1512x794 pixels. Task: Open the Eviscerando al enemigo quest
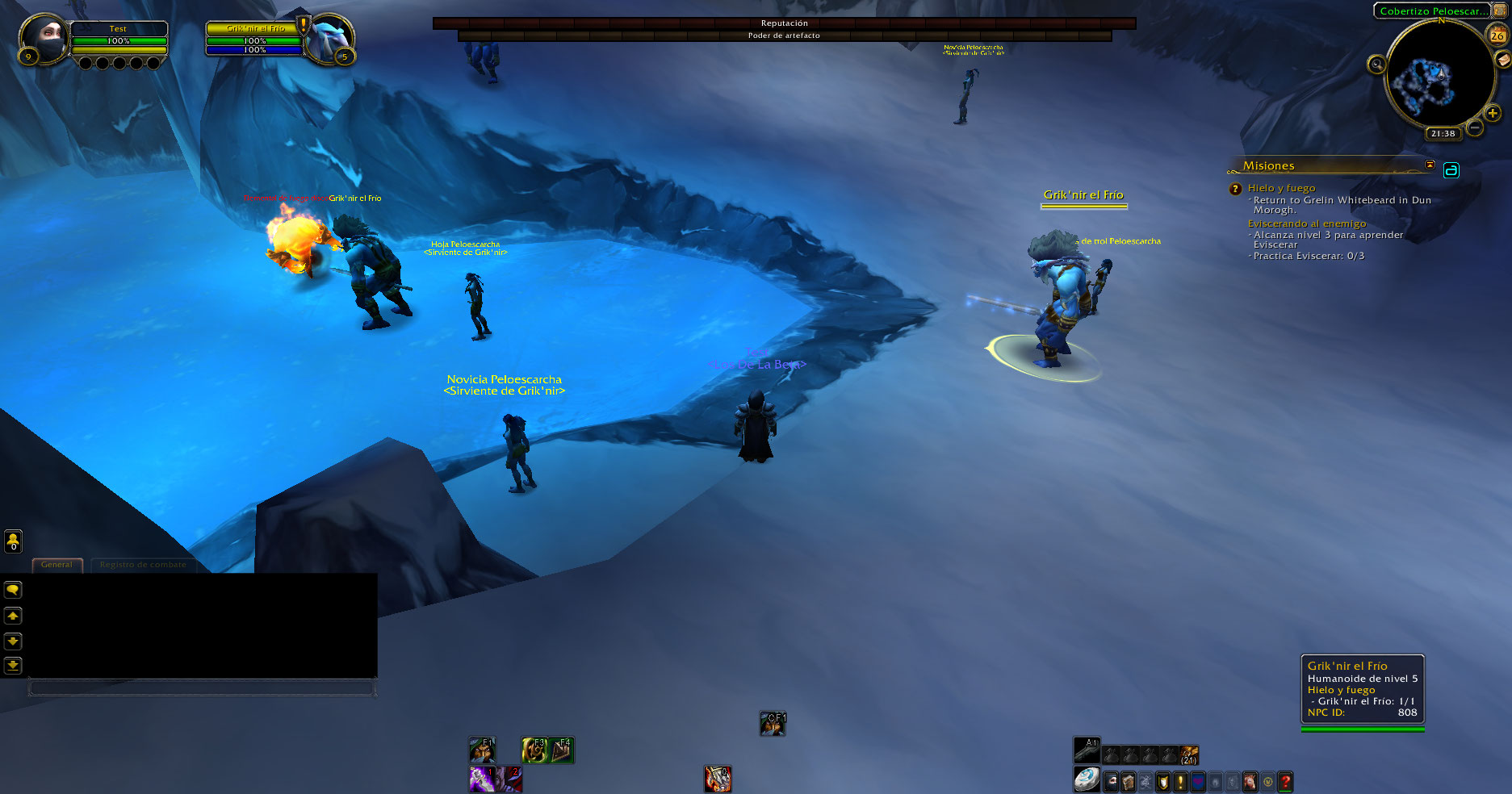coord(1306,224)
